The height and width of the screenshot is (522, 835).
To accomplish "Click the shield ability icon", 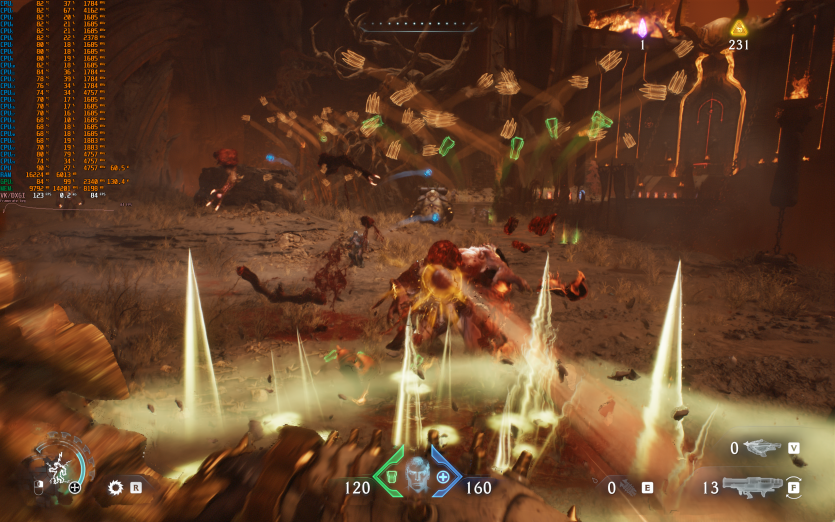I will coord(56,465).
